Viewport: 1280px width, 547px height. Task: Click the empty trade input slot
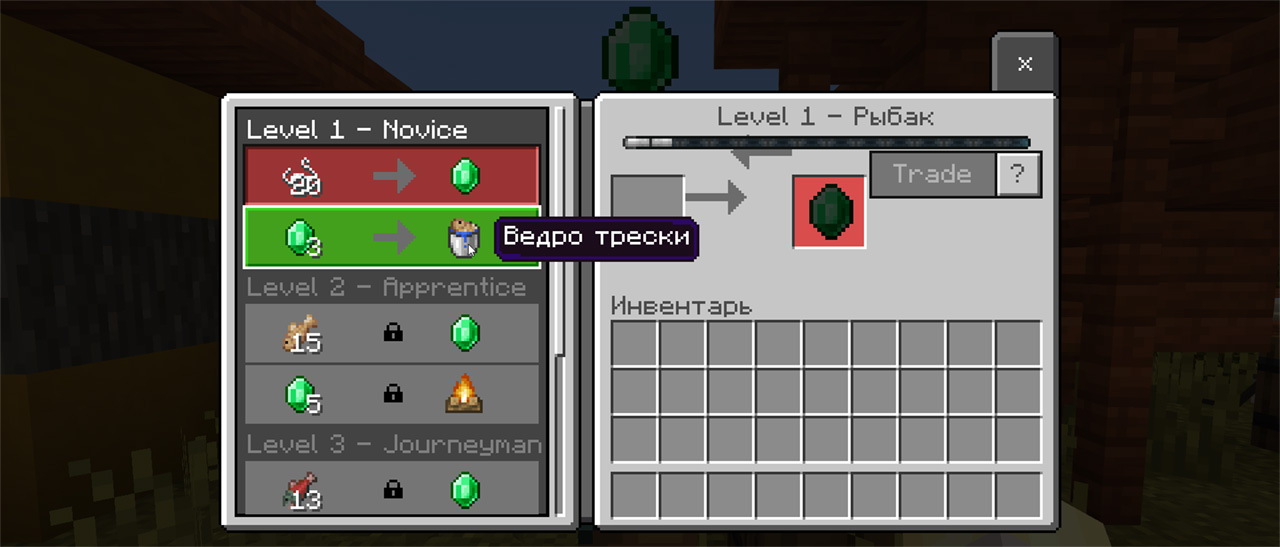coord(647,198)
